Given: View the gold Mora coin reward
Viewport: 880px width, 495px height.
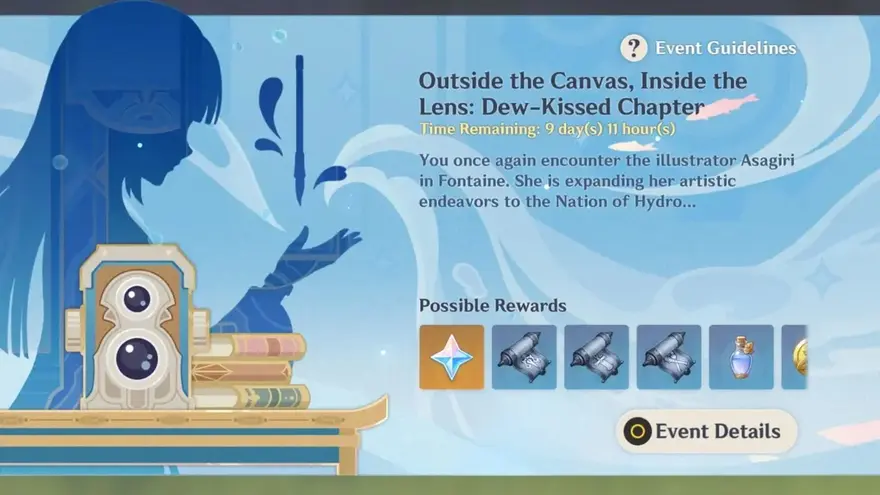Looking at the screenshot, I should [795, 357].
